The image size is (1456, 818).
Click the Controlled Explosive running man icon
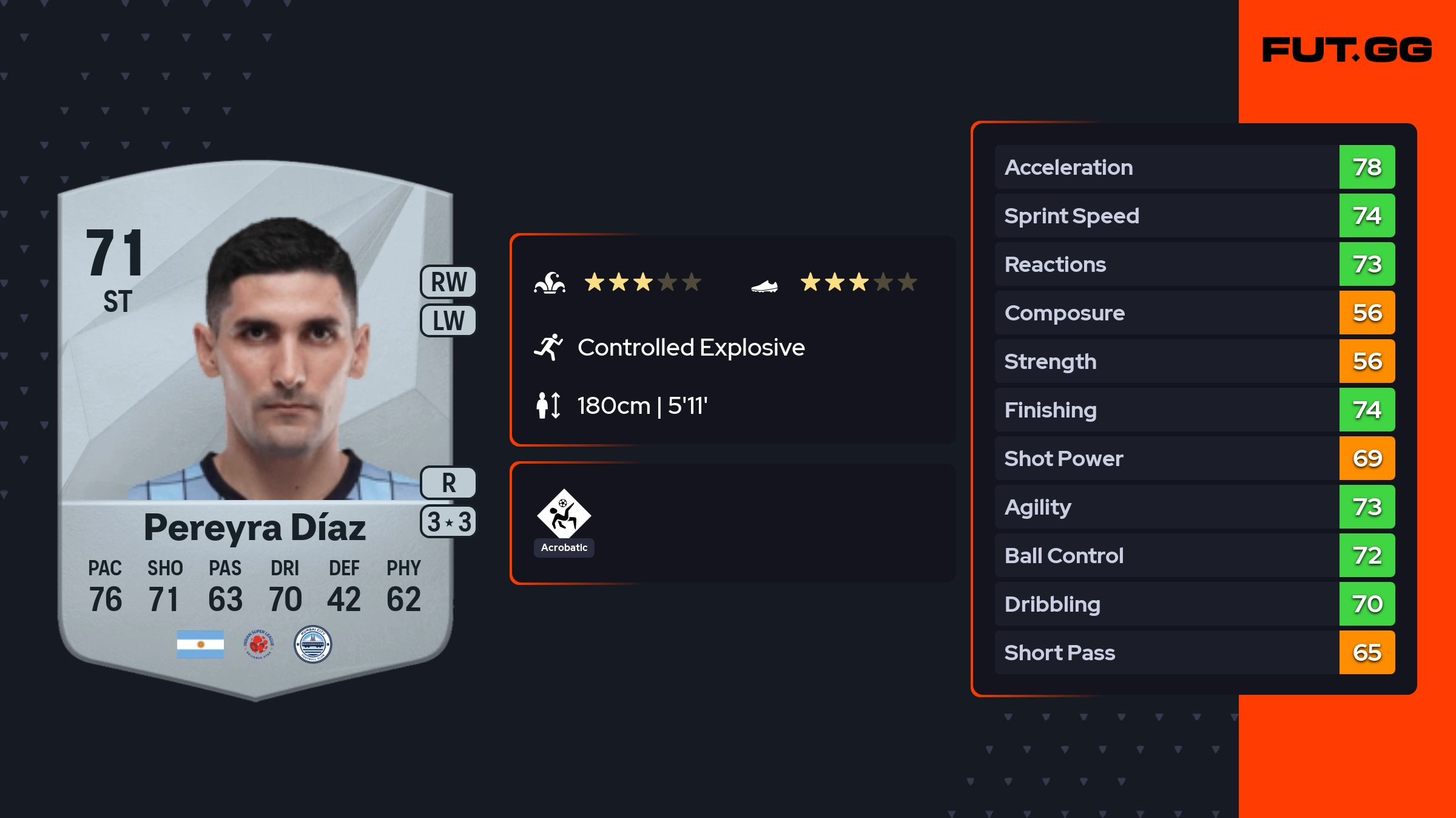point(548,347)
